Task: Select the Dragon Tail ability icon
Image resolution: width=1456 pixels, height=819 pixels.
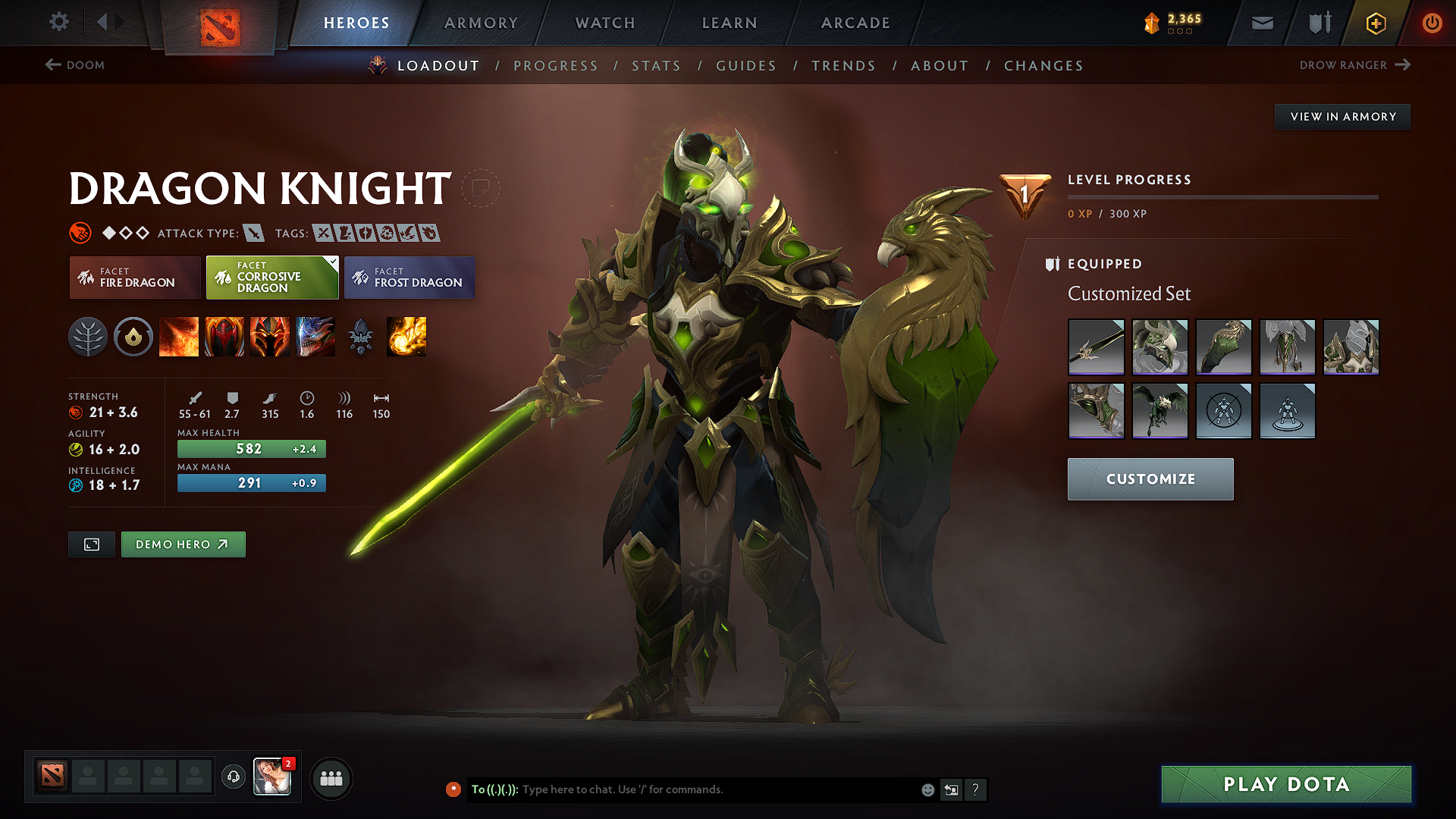Action: pyautogui.click(x=224, y=337)
